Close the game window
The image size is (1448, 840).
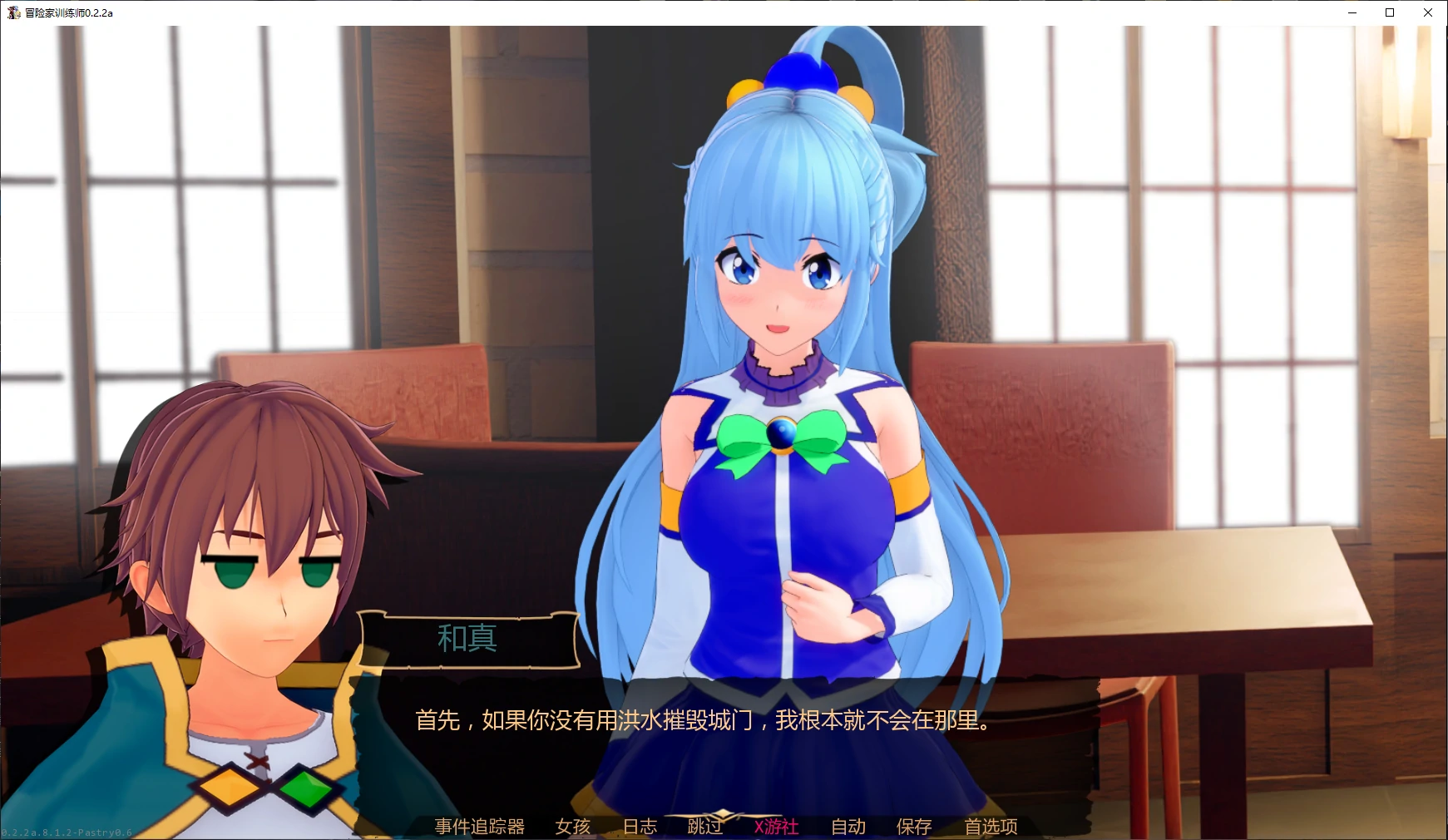(x=1428, y=12)
